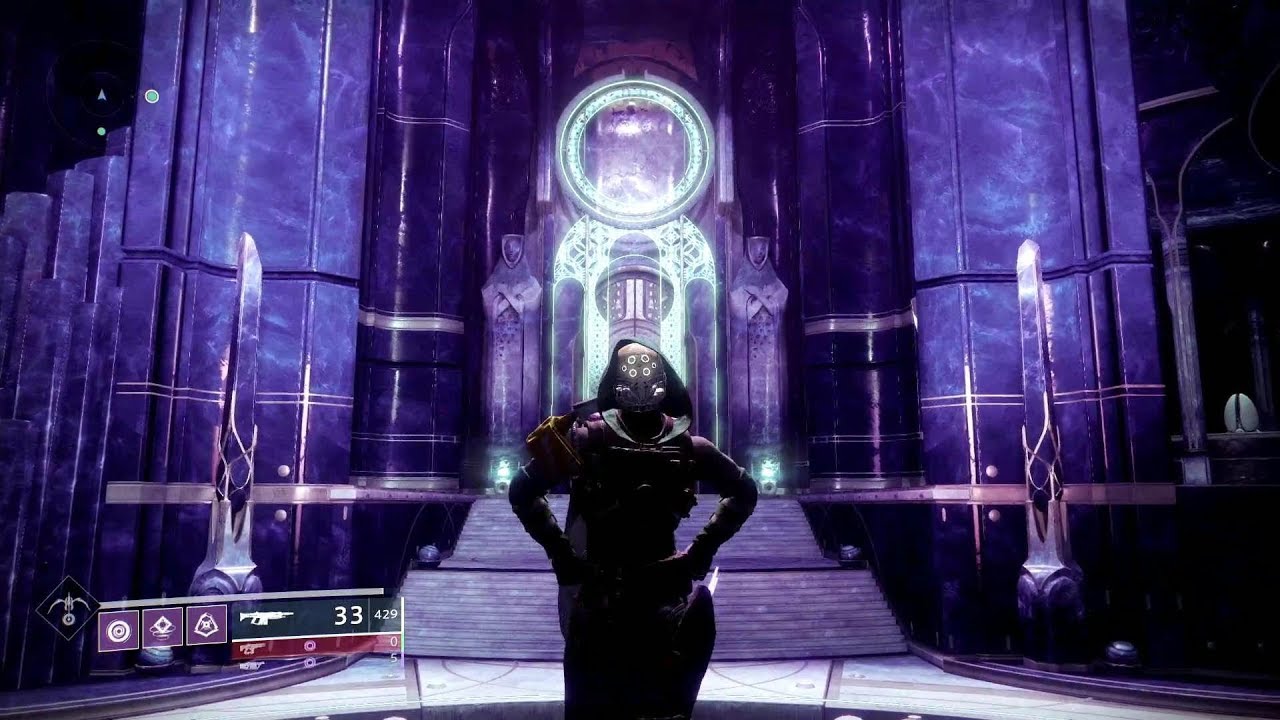Select the bow super ability diamond icon

(68, 607)
